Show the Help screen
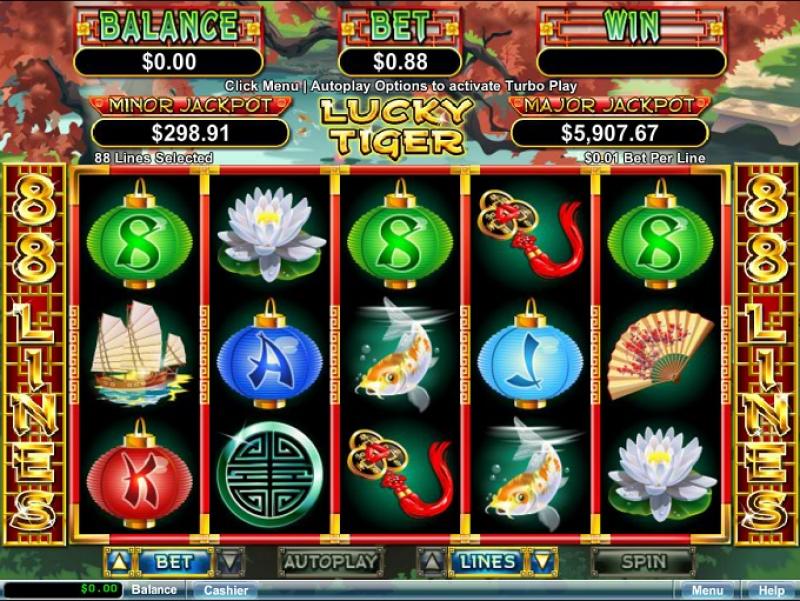The height and width of the screenshot is (601, 800). click(769, 590)
